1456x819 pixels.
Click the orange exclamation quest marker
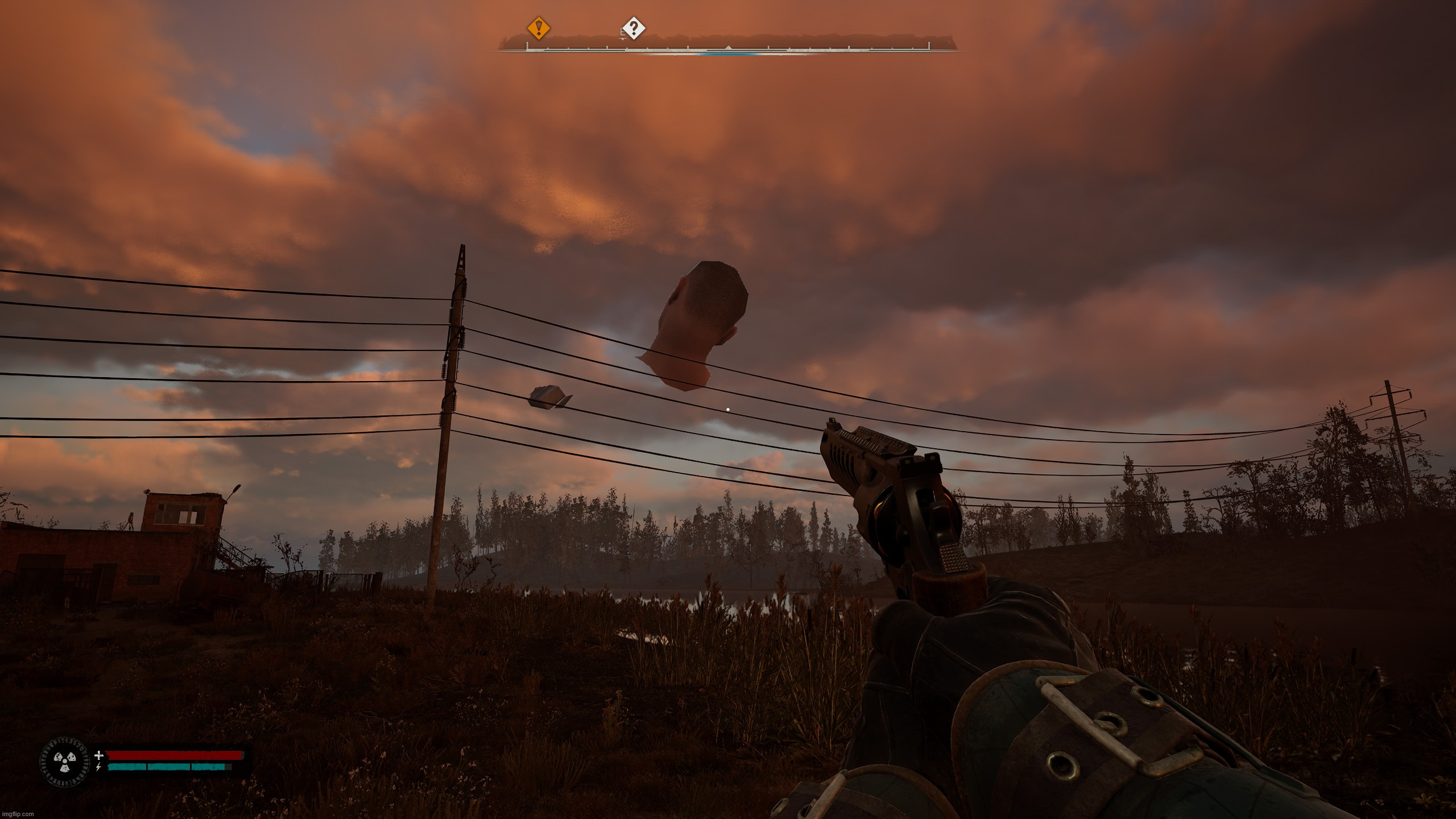coord(538,27)
